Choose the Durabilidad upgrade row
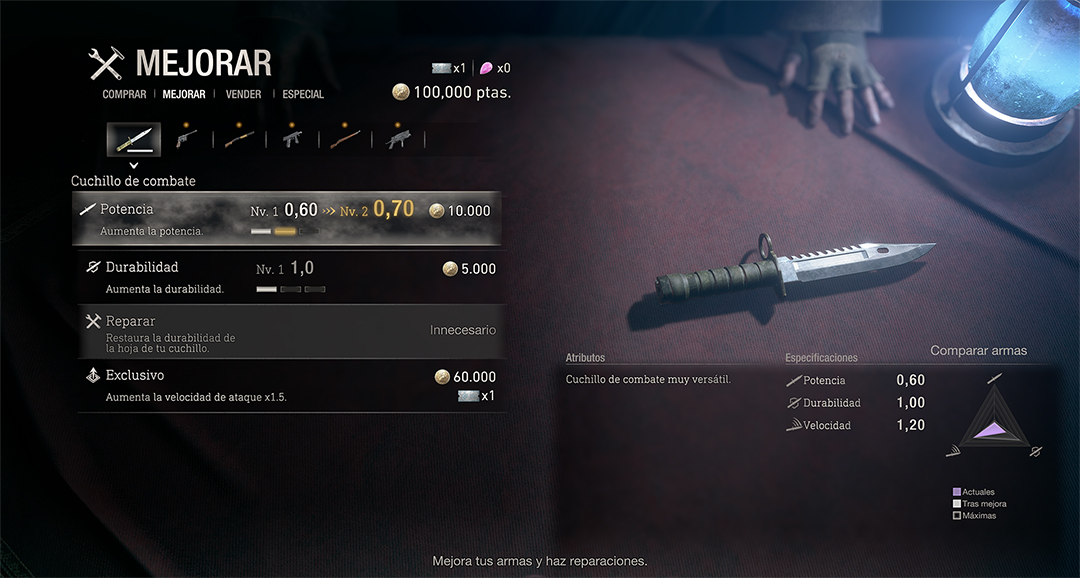The height and width of the screenshot is (578, 1080). click(286, 276)
